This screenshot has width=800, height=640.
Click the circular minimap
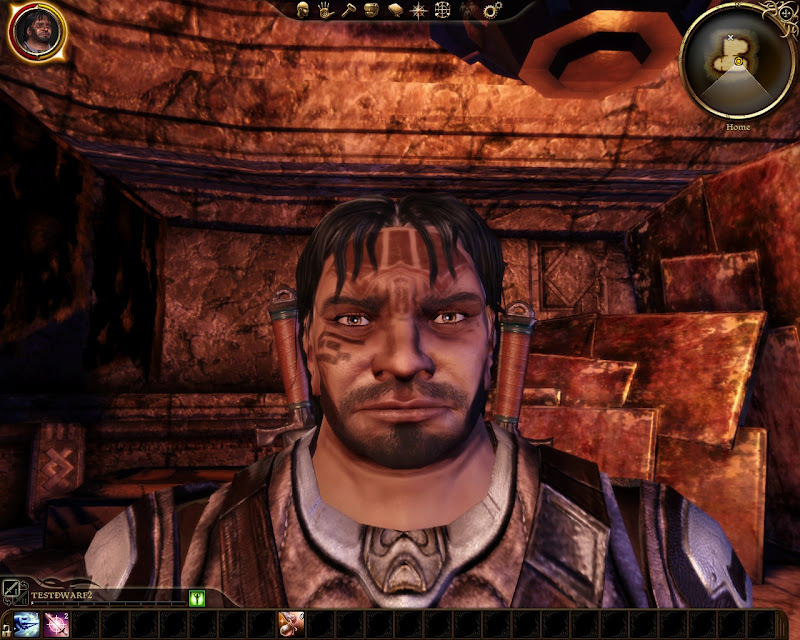pyautogui.click(x=738, y=61)
